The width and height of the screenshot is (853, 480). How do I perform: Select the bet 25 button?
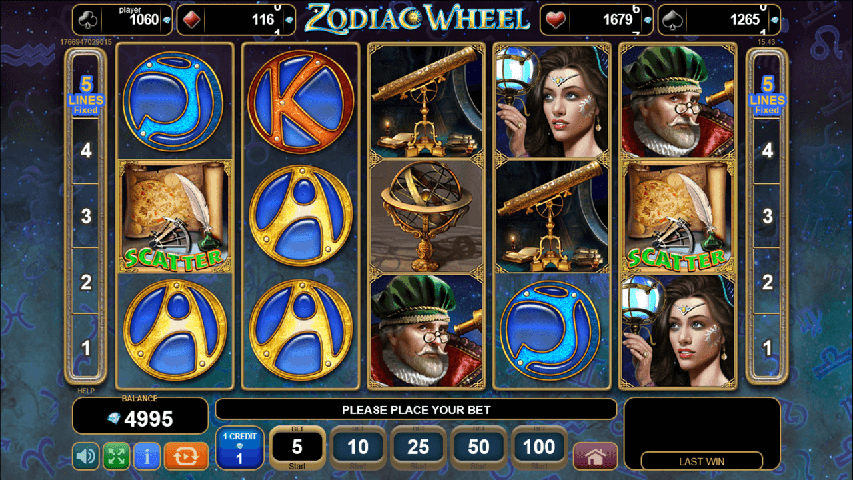(x=418, y=448)
